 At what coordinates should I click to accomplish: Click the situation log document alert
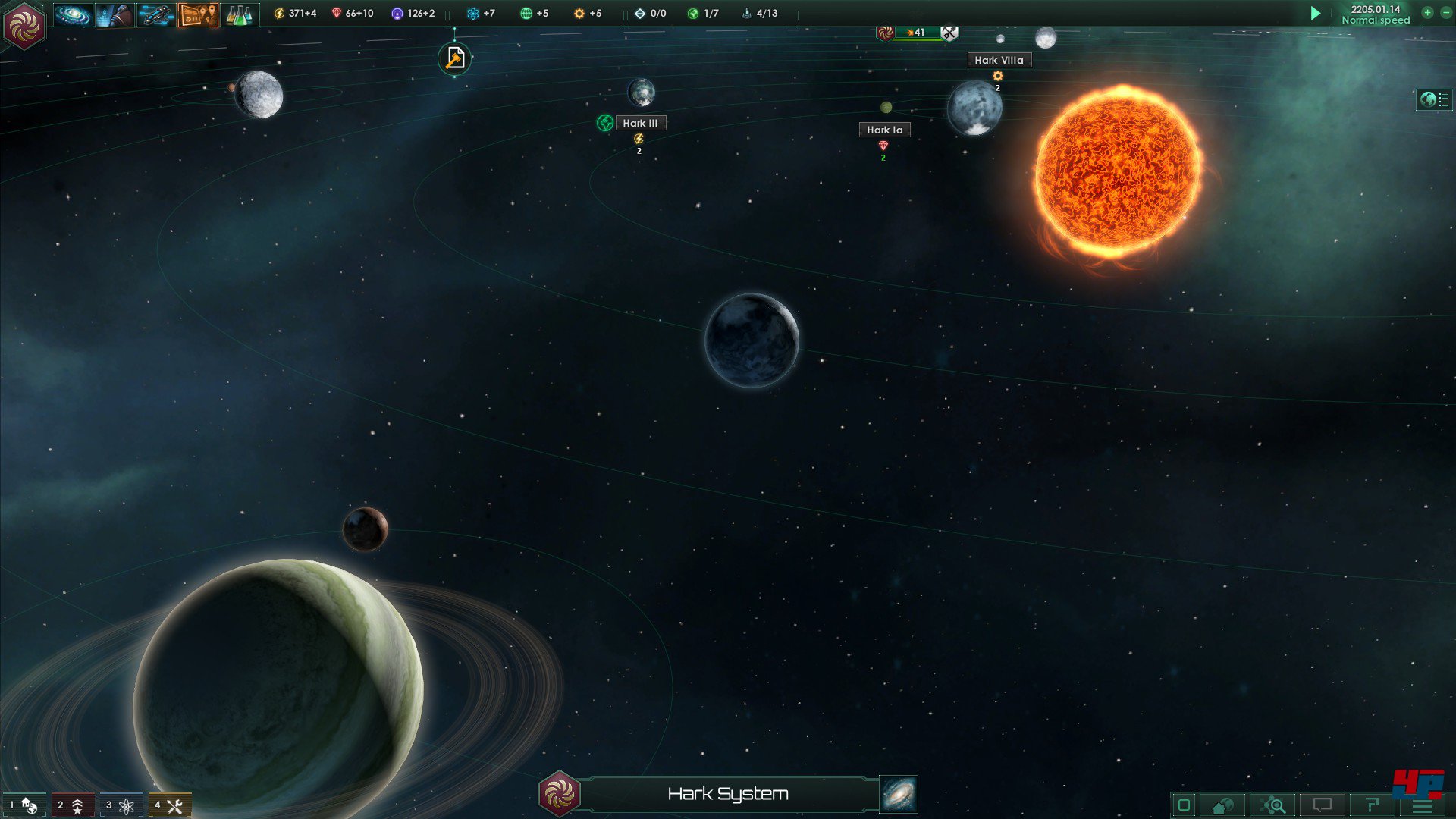pos(454,58)
